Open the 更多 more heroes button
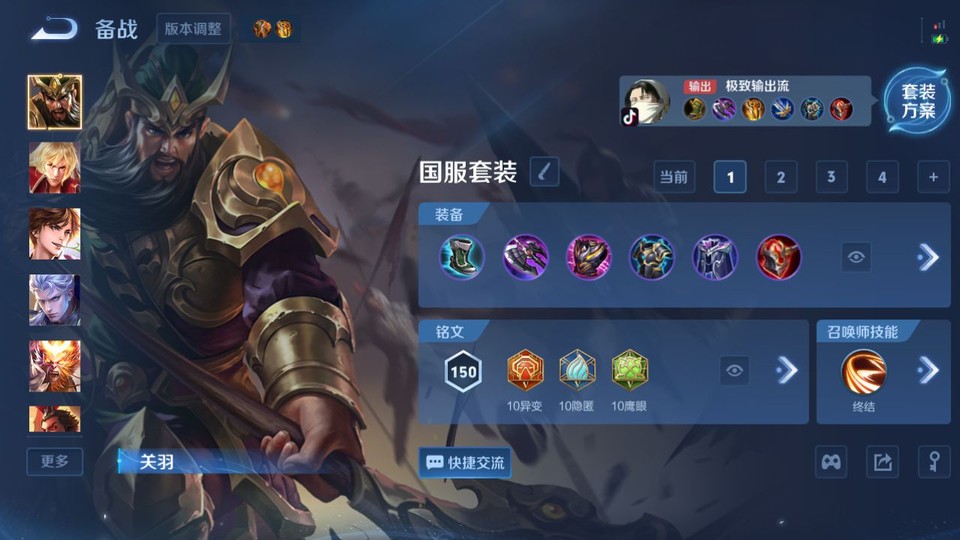Image resolution: width=960 pixels, height=540 pixels. click(55, 461)
